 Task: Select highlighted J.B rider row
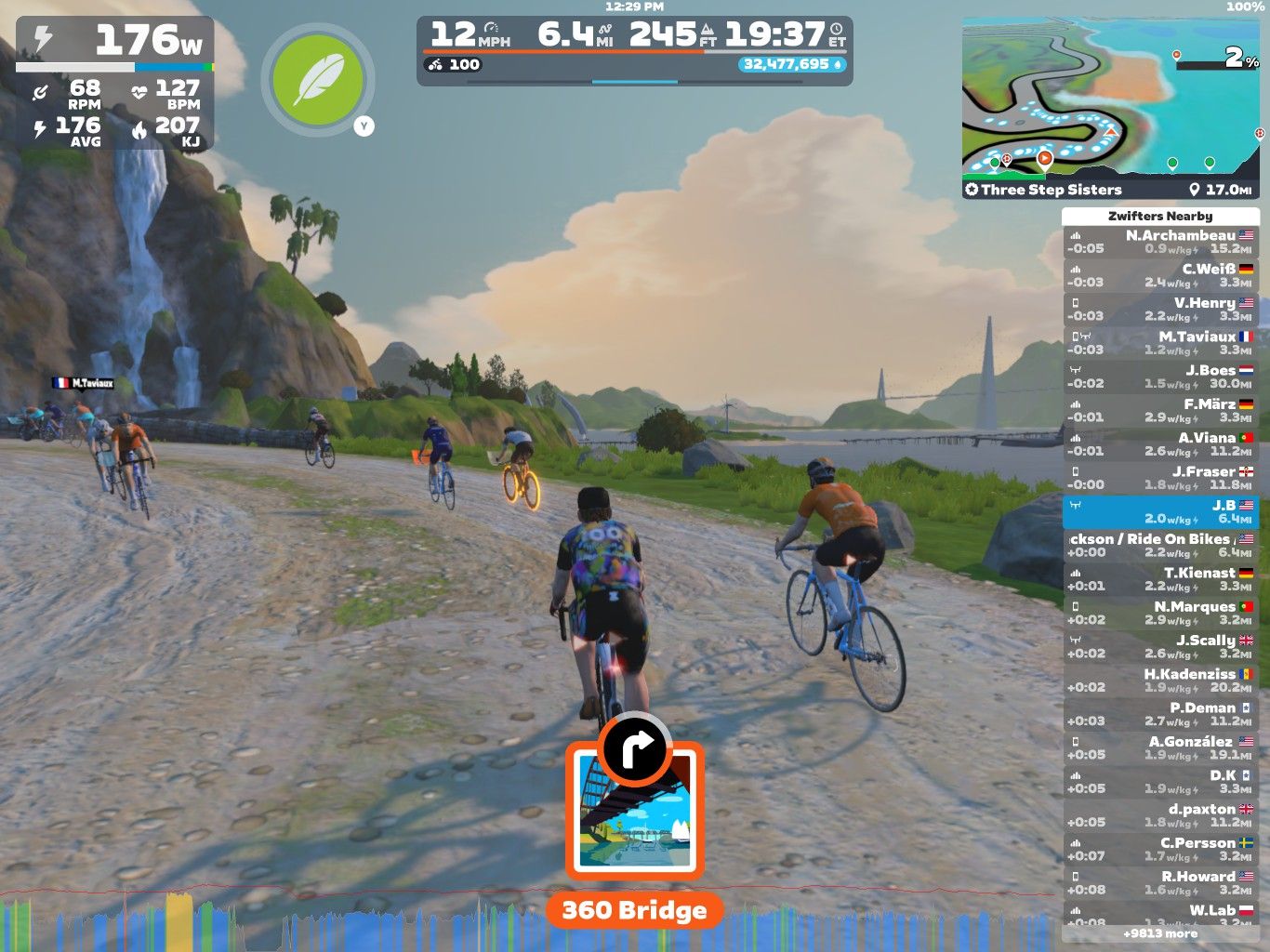[x=1160, y=511]
